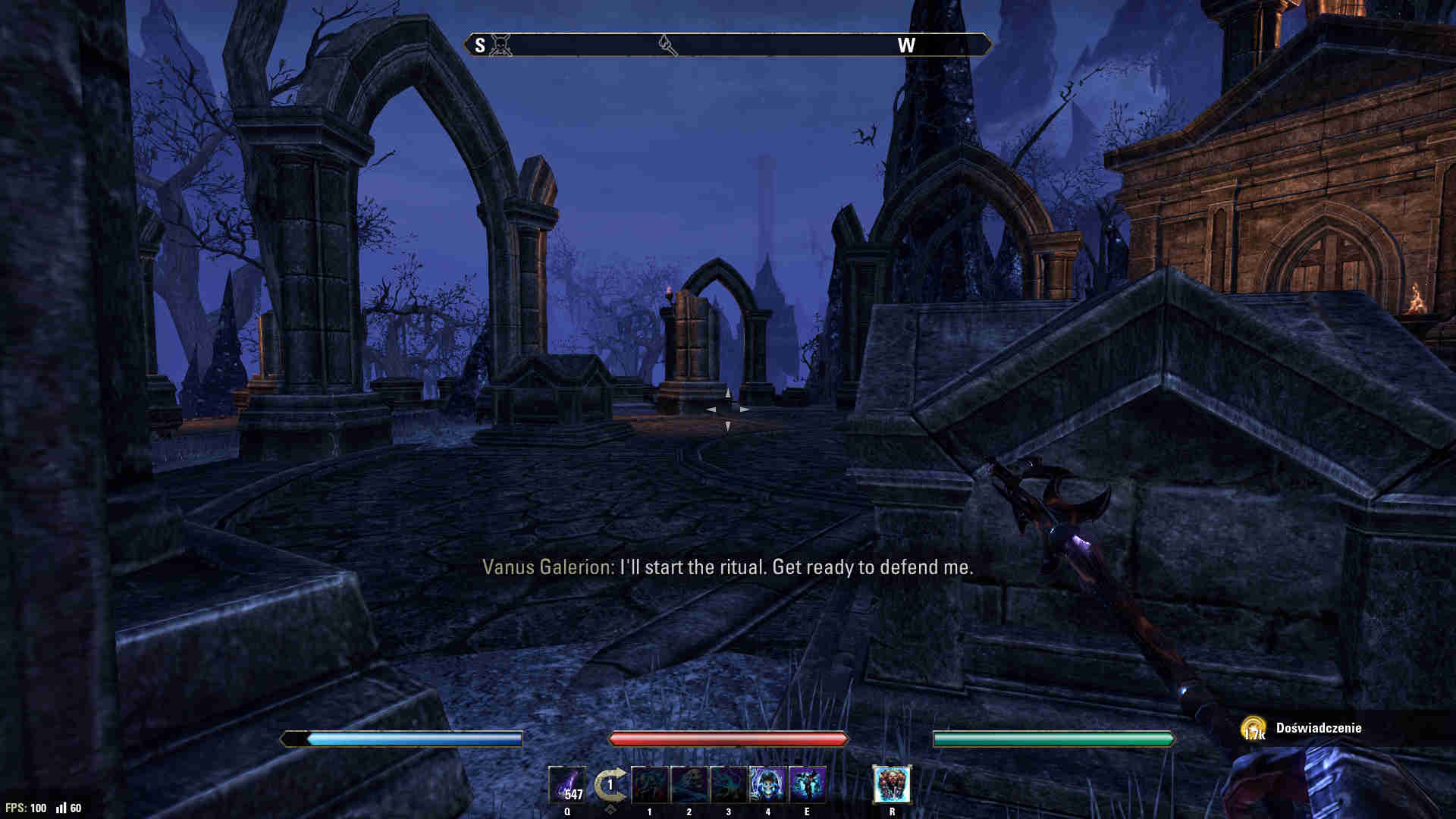Unleash the ultimate ability in slot R

click(x=892, y=785)
